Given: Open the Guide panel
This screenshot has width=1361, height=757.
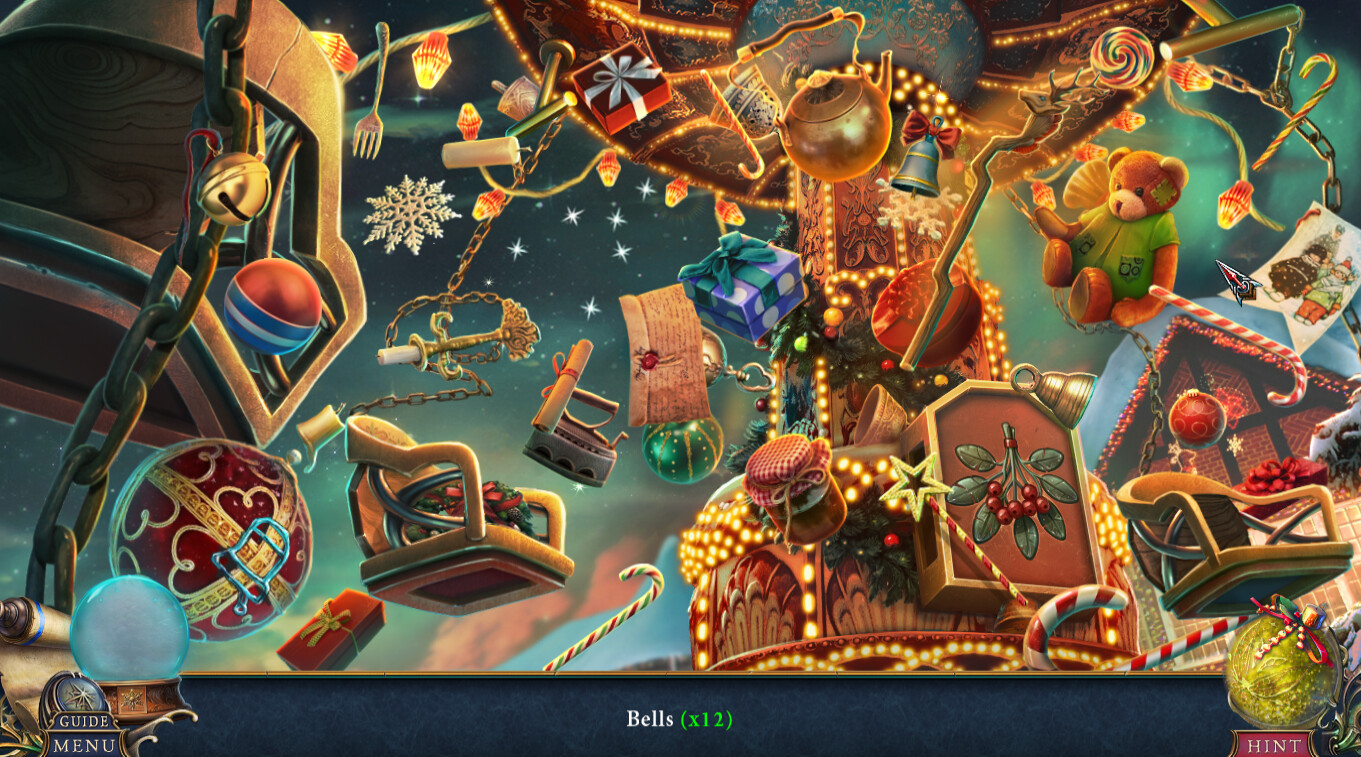Looking at the screenshot, I should pyautogui.click(x=84, y=719).
